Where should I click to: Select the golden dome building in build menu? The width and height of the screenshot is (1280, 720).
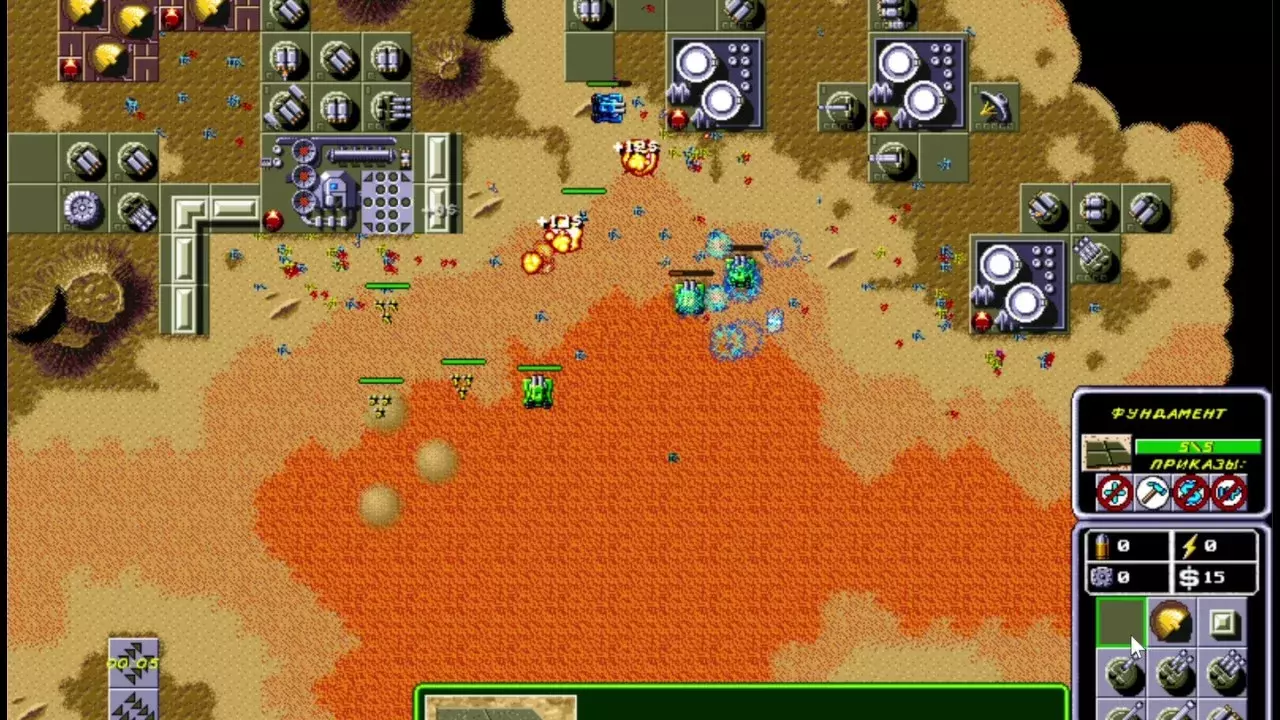point(1172,623)
